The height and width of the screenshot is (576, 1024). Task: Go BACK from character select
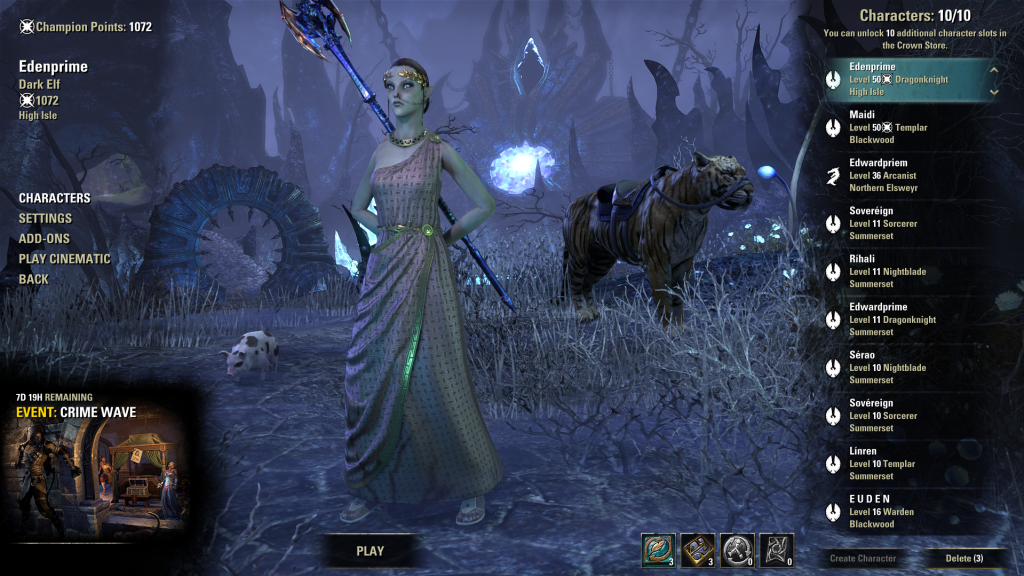pyautogui.click(x=33, y=279)
